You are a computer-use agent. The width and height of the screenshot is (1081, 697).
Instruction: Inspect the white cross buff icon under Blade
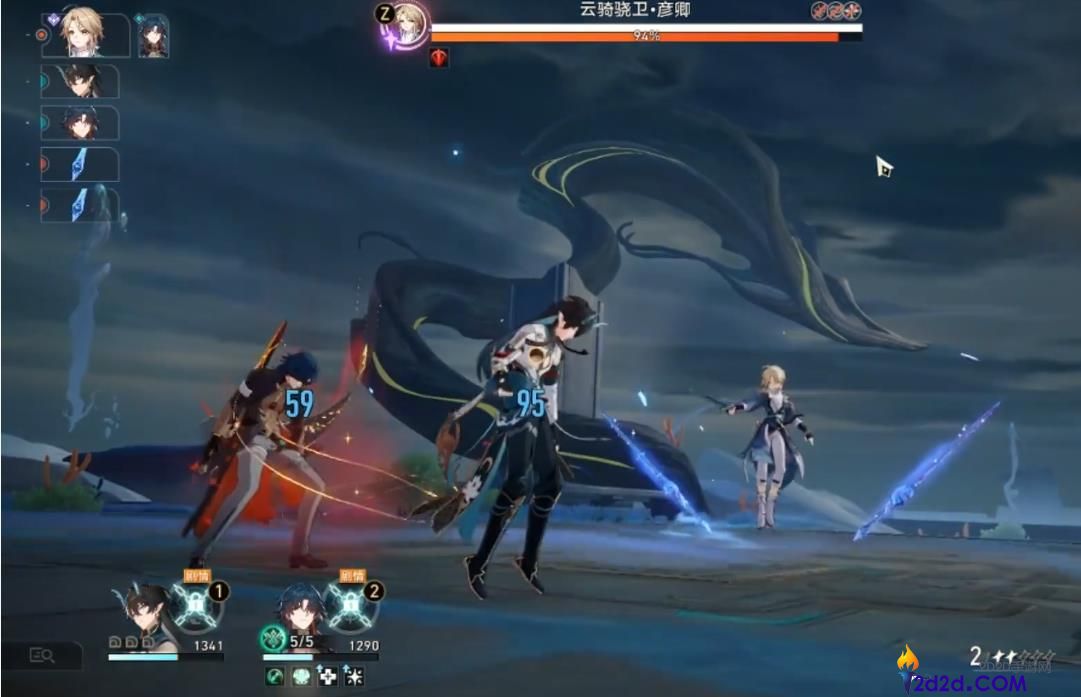(x=327, y=677)
